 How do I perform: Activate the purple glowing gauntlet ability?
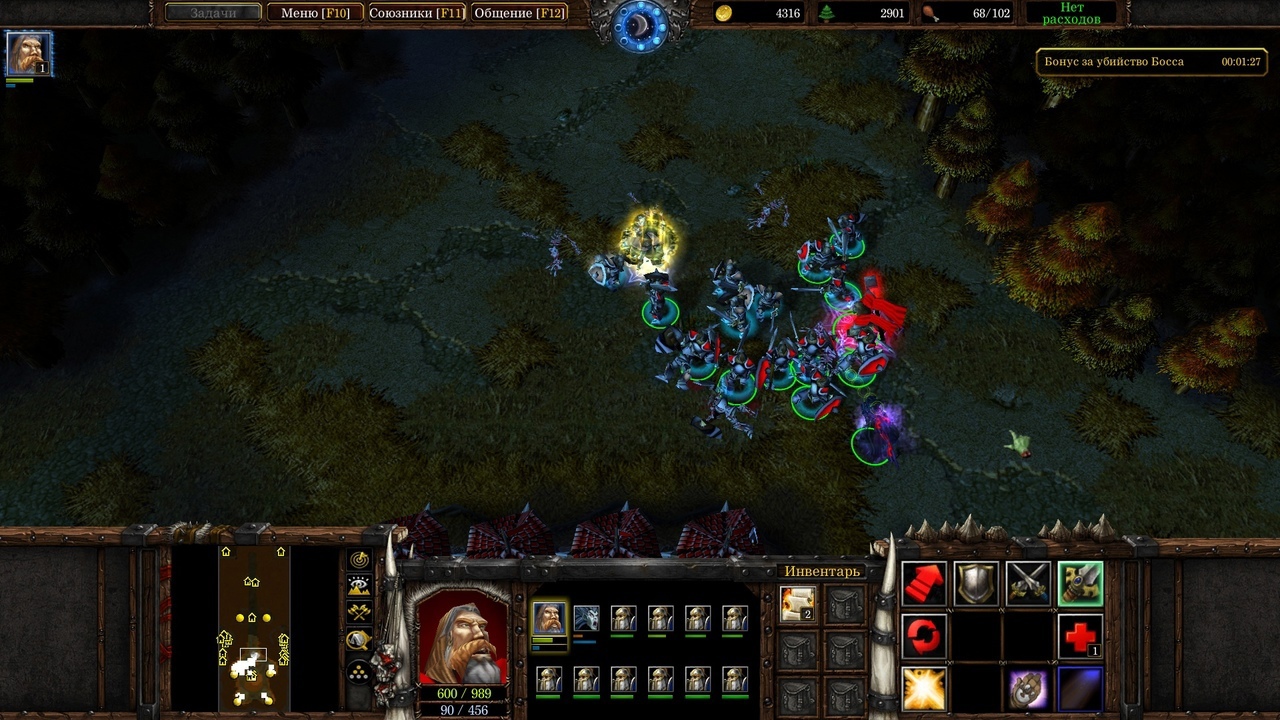(1028, 689)
